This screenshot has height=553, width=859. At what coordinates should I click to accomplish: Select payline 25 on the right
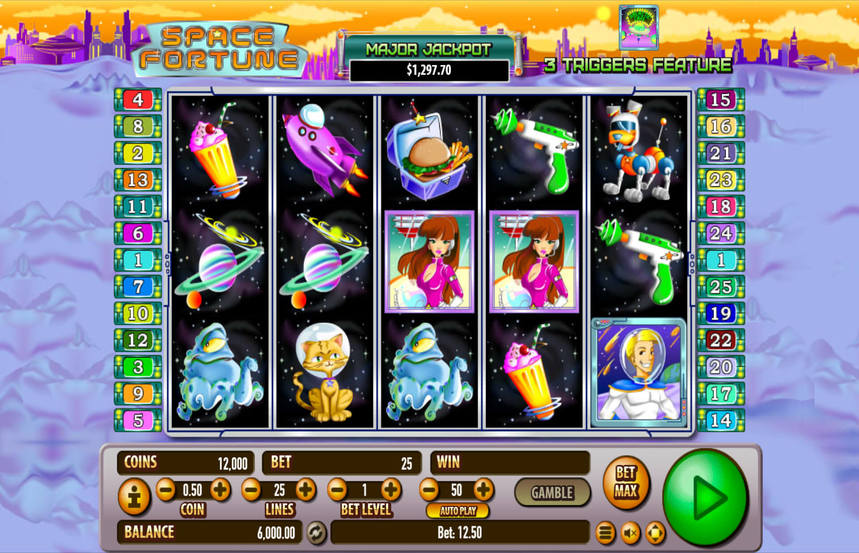(720, 287)
